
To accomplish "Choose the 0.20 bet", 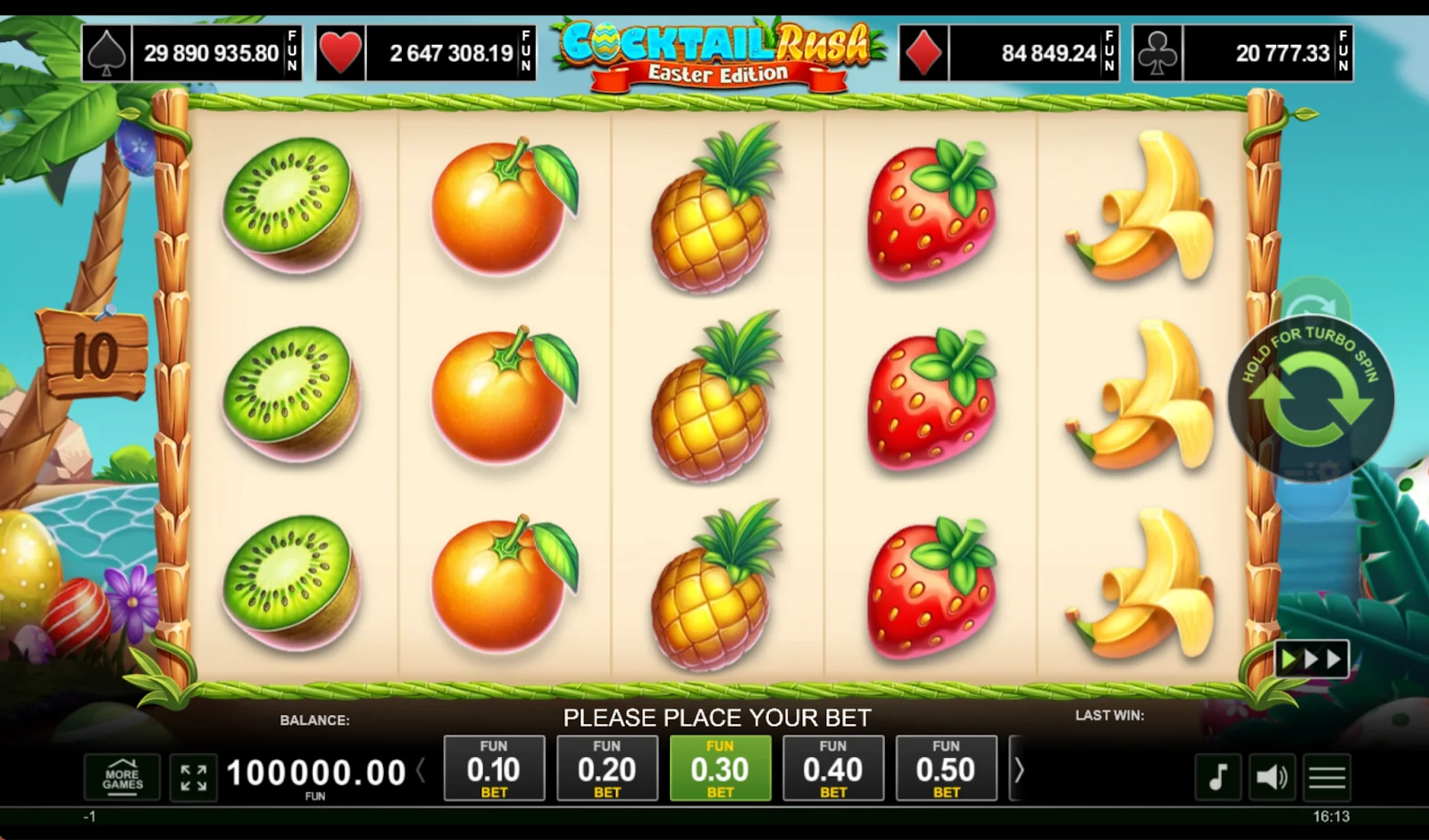I will pos(606,769).
